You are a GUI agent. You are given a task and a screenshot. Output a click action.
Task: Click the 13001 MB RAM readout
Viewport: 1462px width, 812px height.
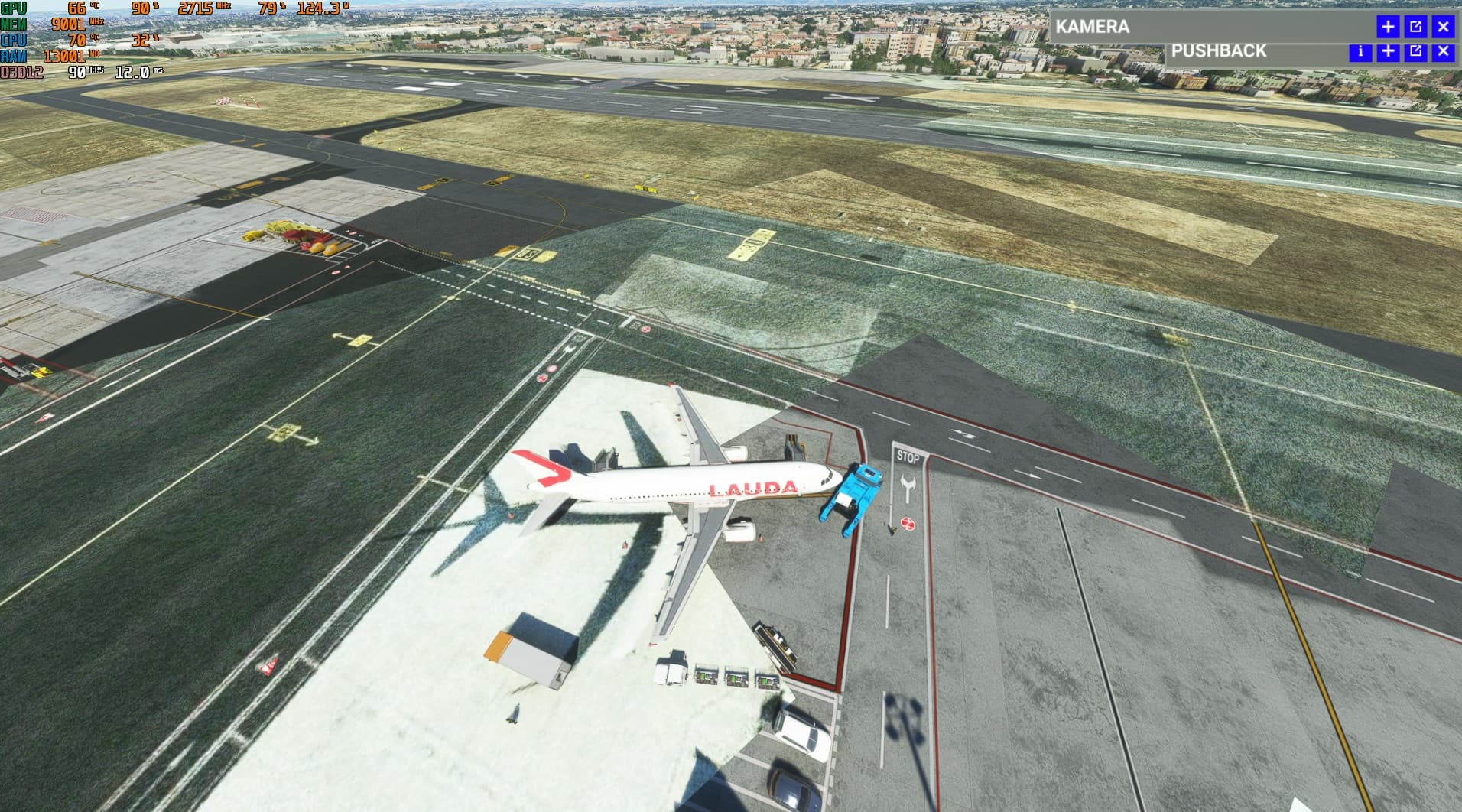(66, 55)
